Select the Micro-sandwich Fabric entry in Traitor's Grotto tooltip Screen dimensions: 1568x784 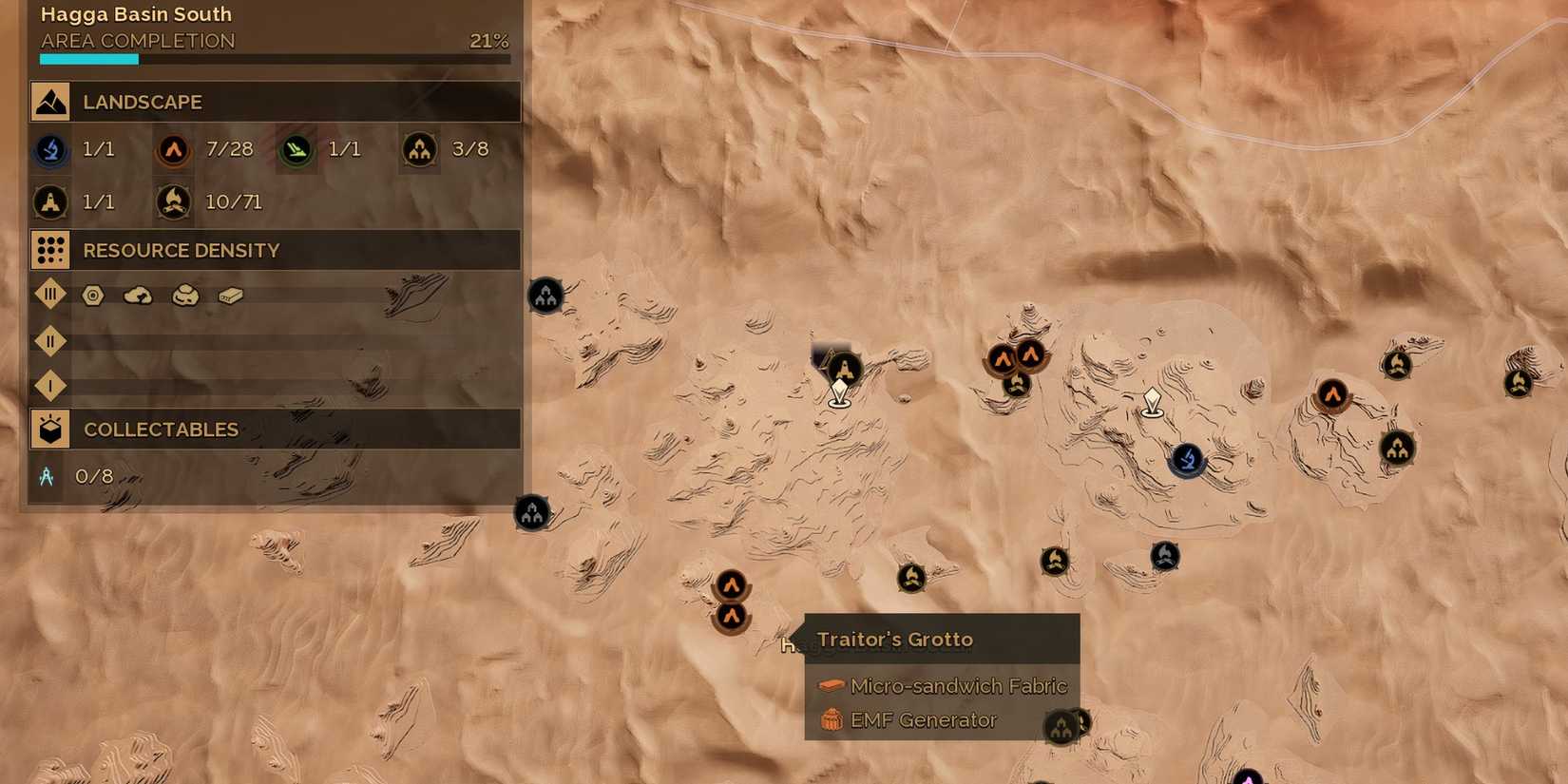pos(959,684)
